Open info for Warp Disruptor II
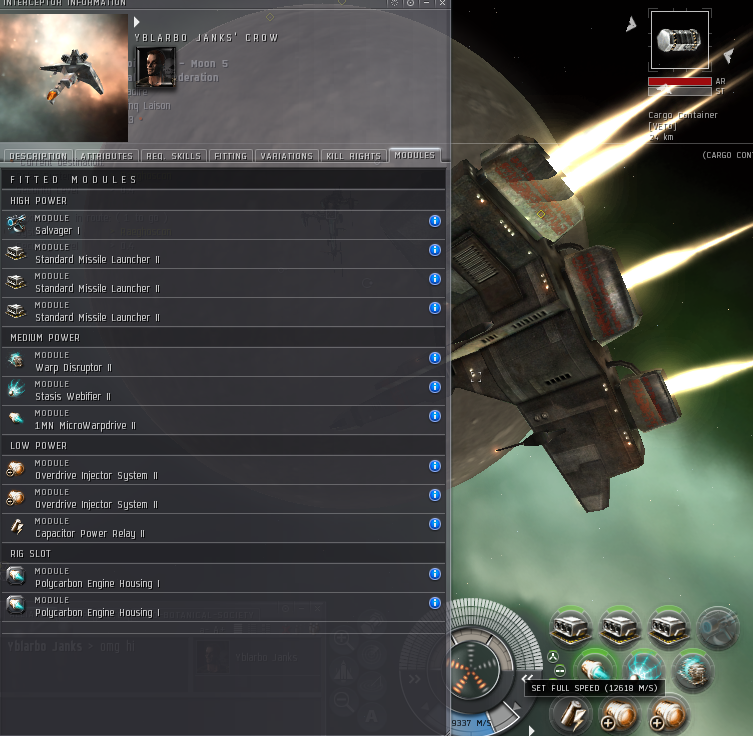The width and height of the screenshot is (753, 736). pyautogui.click(x=435, y=358)
